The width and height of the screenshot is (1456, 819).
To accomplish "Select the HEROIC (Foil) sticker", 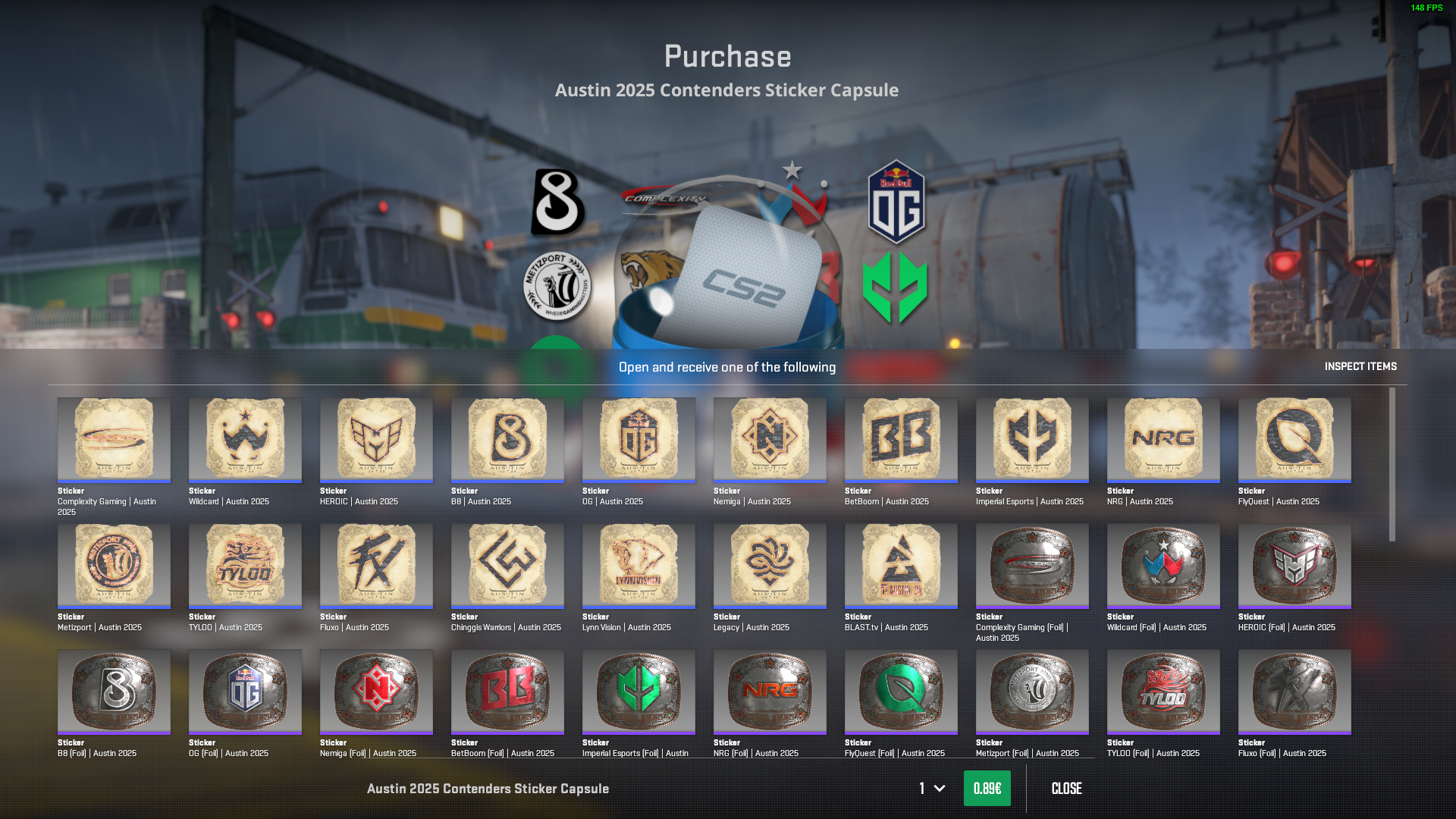I will tap(1294, 565).
